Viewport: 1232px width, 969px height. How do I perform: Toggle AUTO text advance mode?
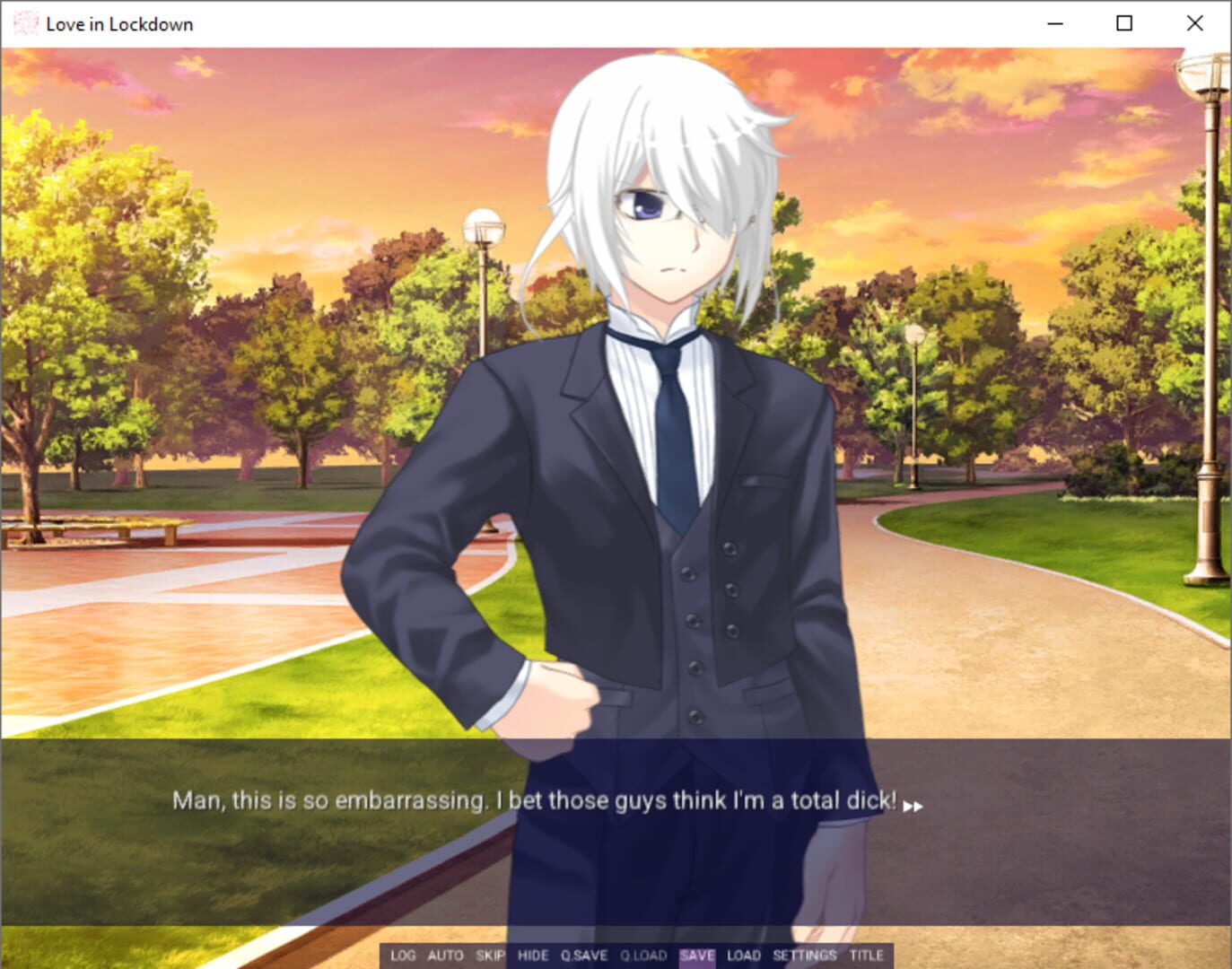[x=446, y=956]
